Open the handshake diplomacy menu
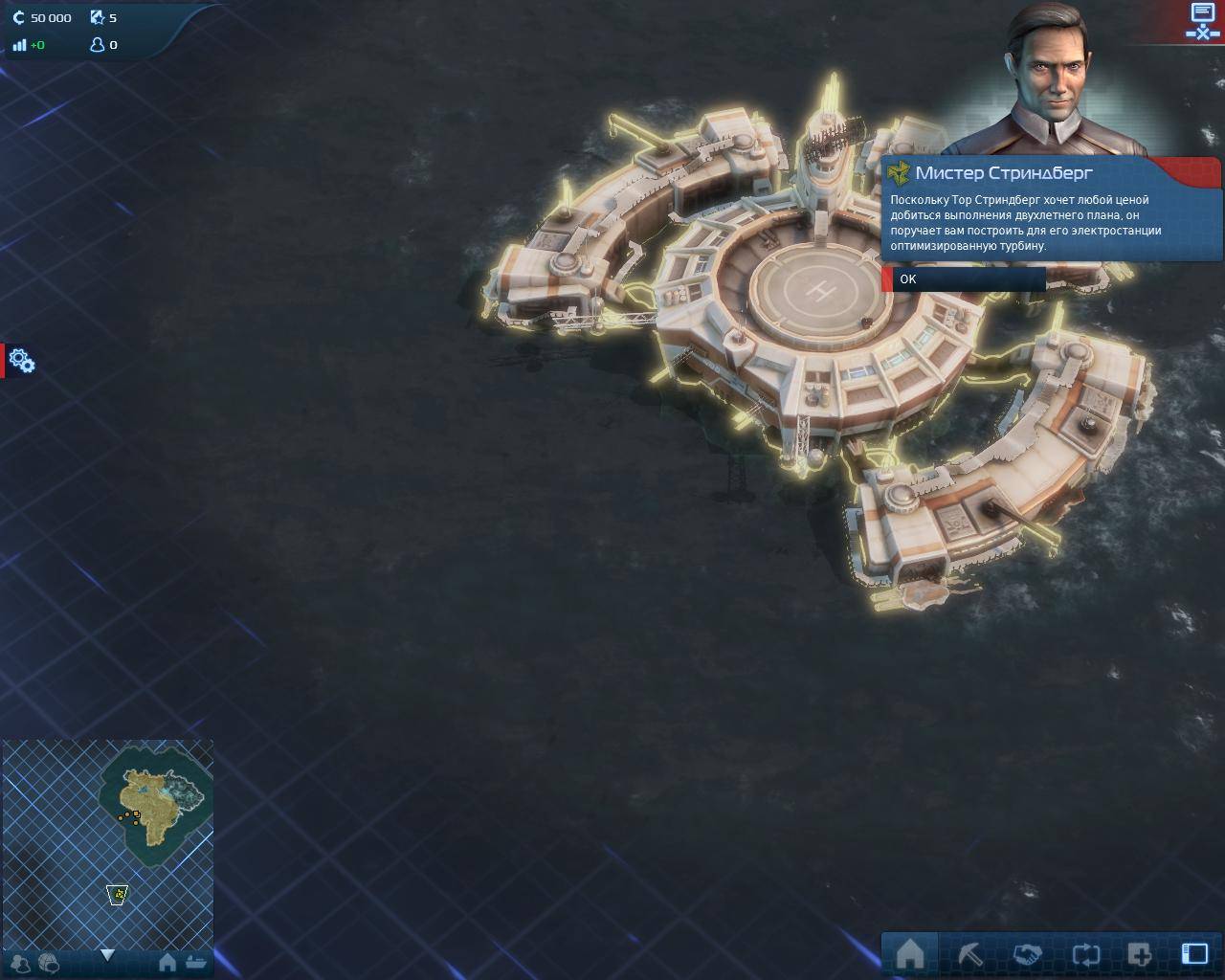1225x980 pixels. (x=1027, y=954)
